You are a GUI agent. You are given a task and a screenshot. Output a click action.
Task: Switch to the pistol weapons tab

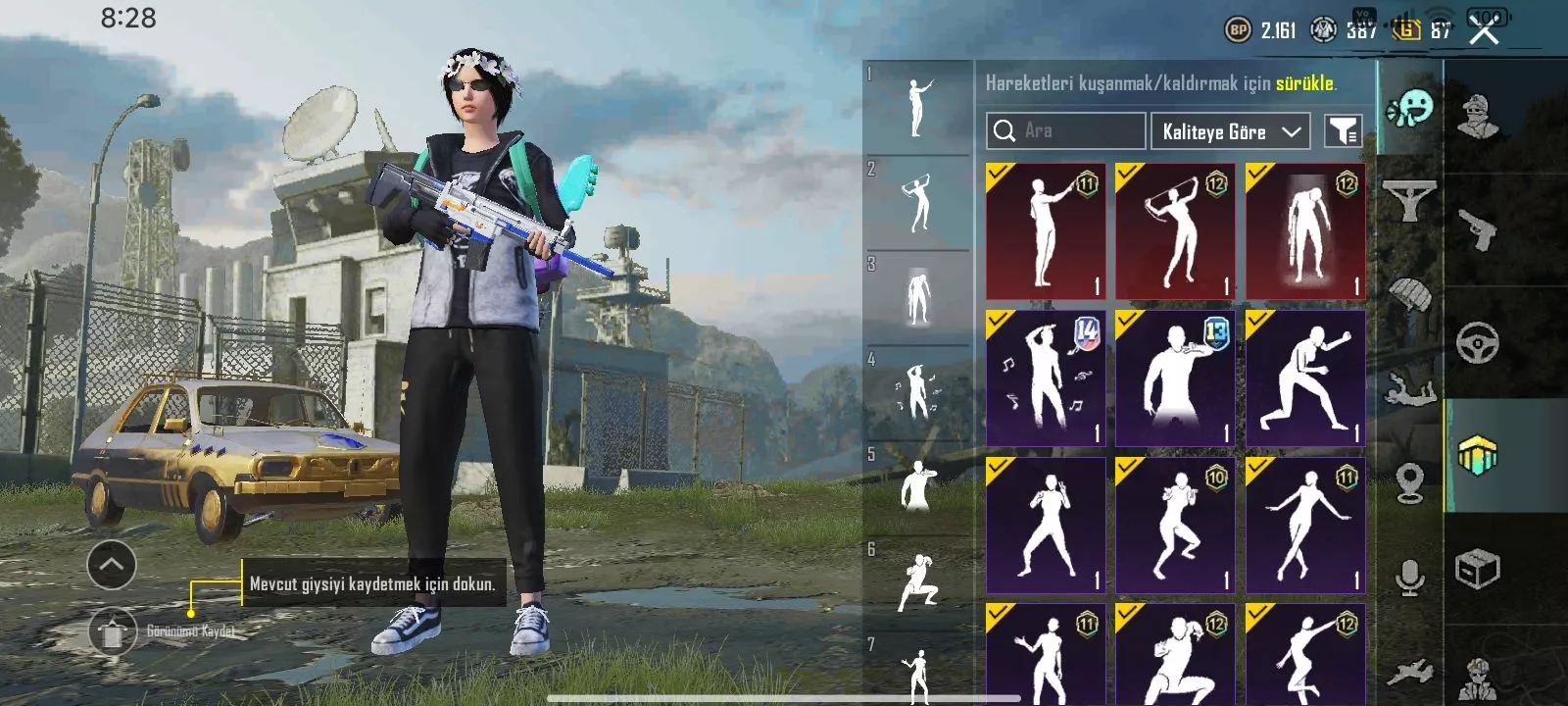click(1478, 230)
